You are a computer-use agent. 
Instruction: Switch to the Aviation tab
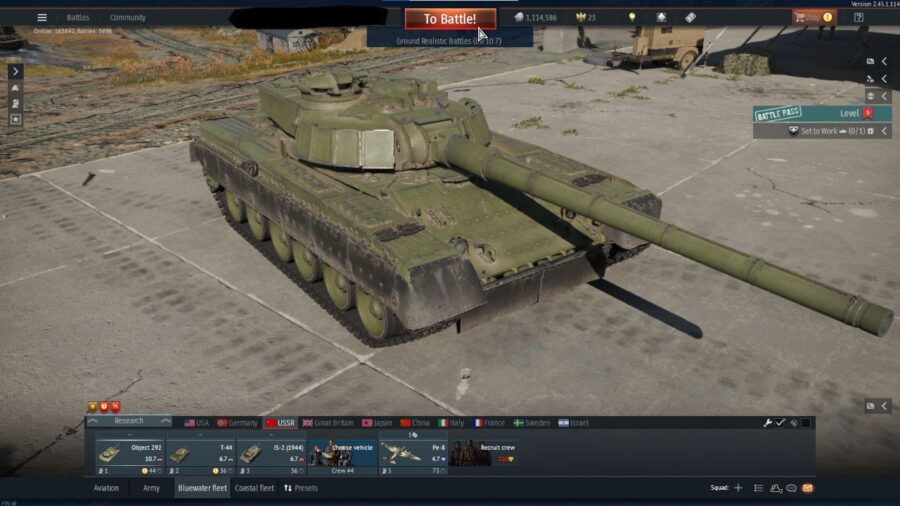click(106, 488)
